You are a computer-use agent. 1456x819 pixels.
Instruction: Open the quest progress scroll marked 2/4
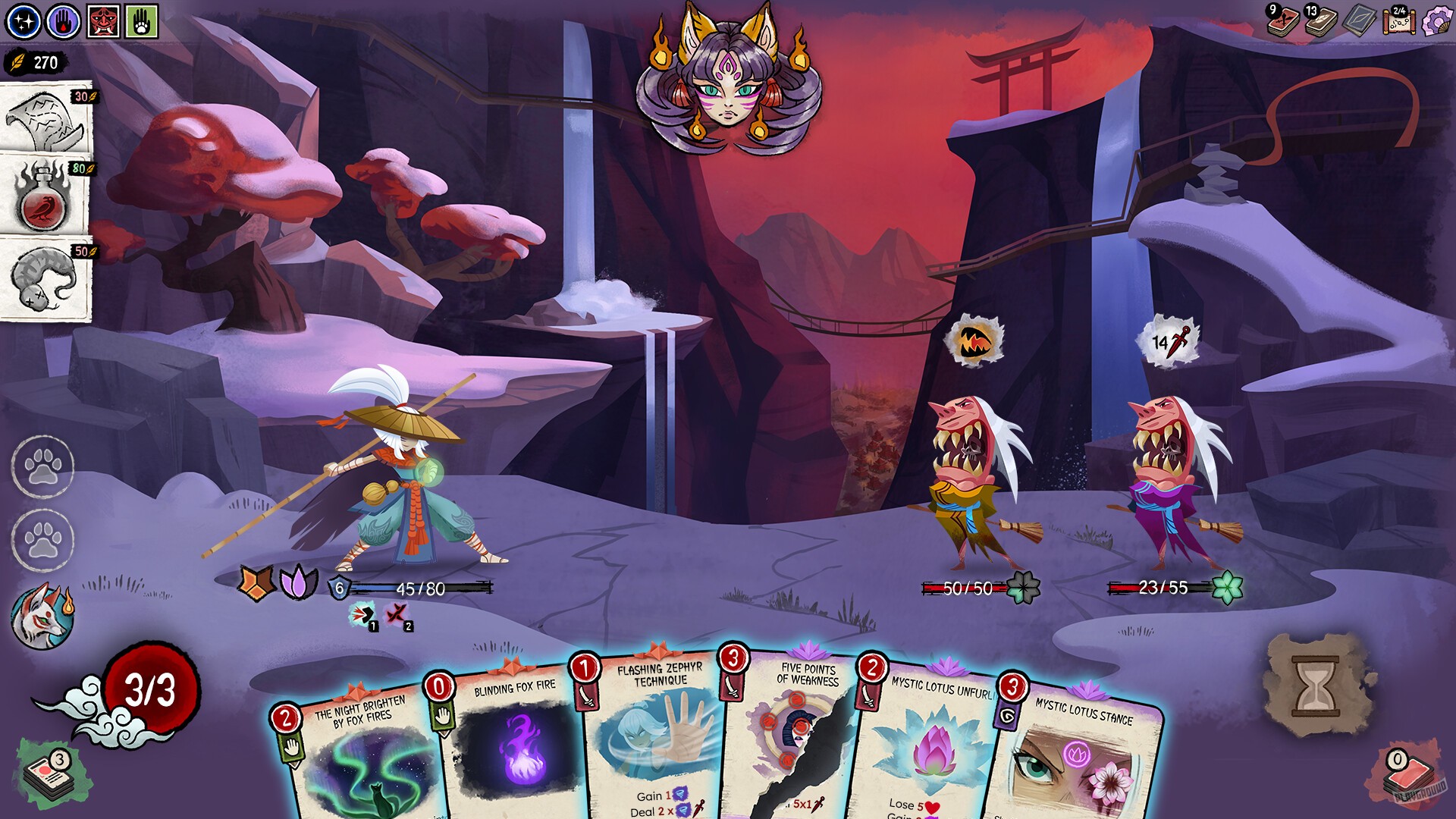click(x=1399, y=21)
